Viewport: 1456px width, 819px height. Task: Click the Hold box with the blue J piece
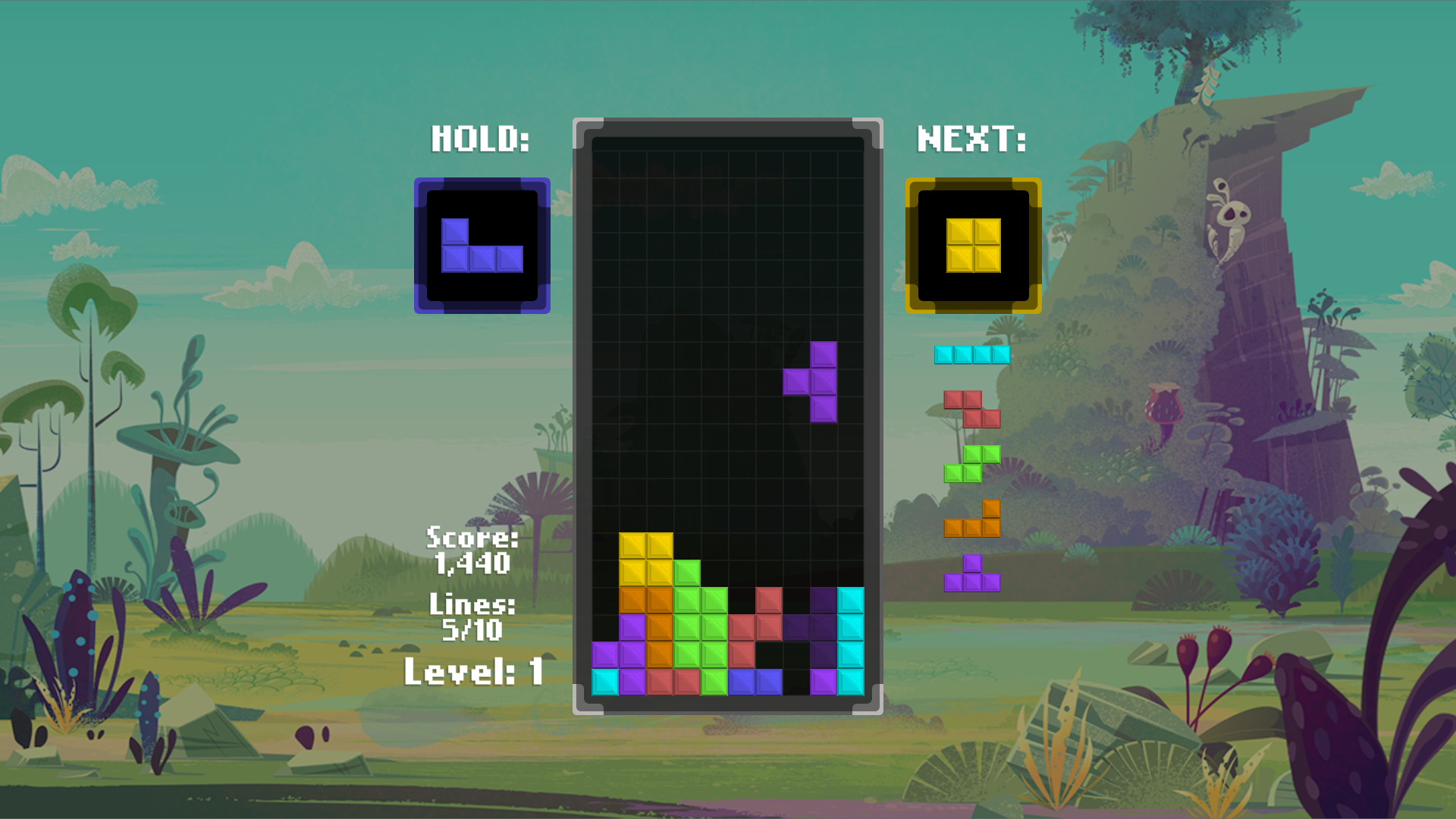[482, 246]
